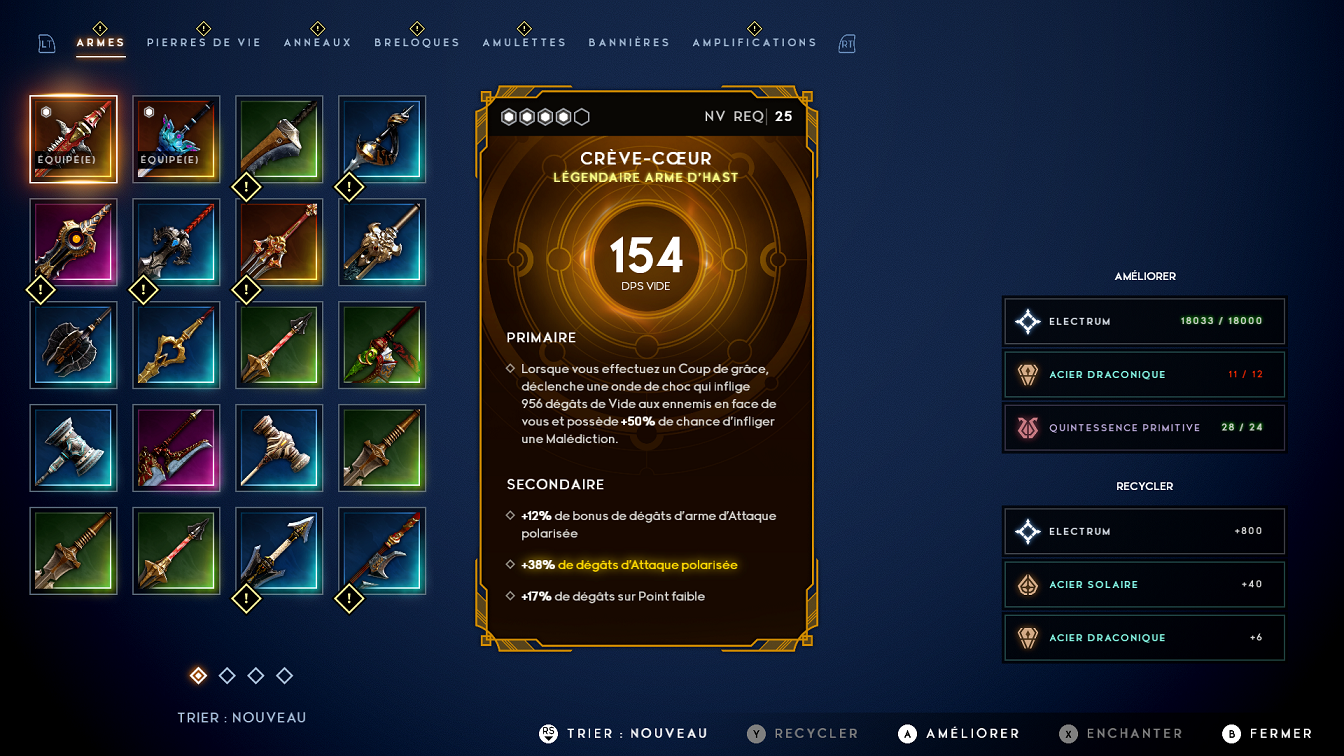Viewport: 1344px width, 756px height.
Task: Select the Acier Solaire recycle reward row
Action: (x=1144, y=585)
